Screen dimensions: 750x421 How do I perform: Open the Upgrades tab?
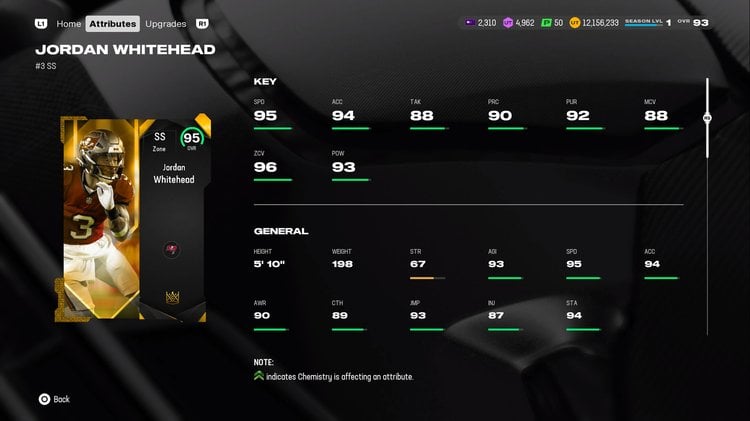click(x=165, y=23)
